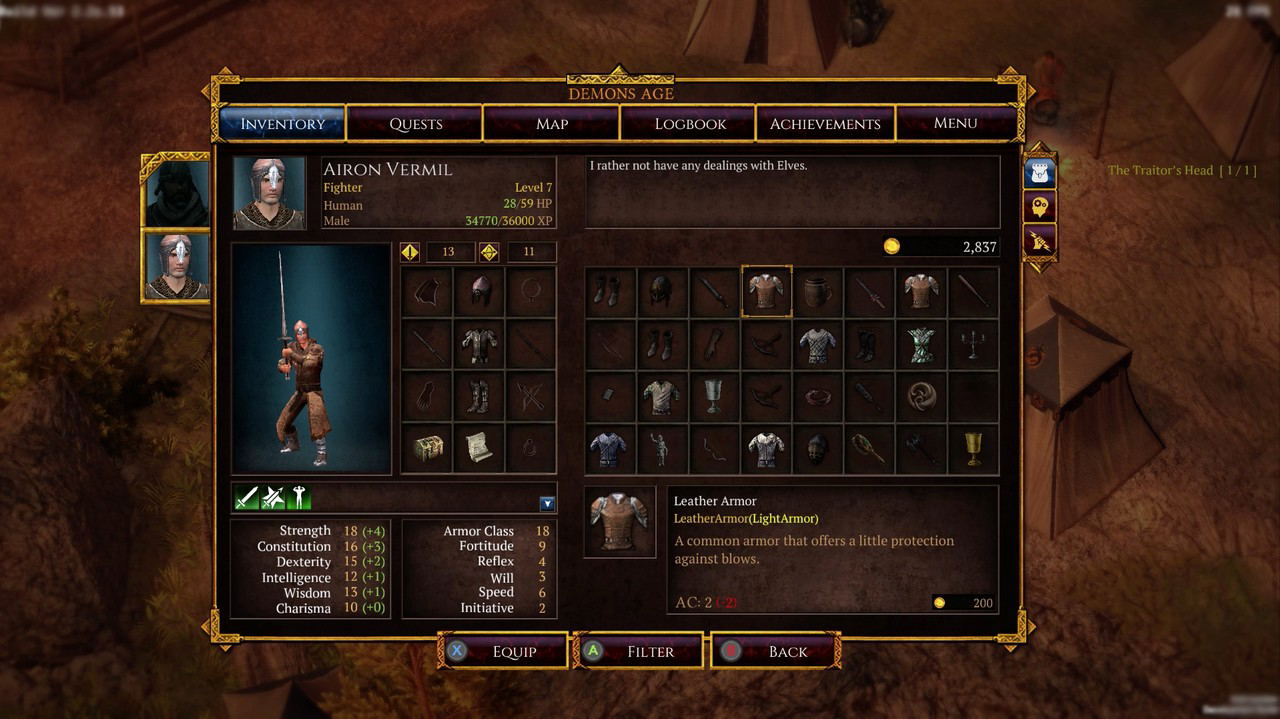Click the Equip button
Screen dimensions: 1280x719
504,651
